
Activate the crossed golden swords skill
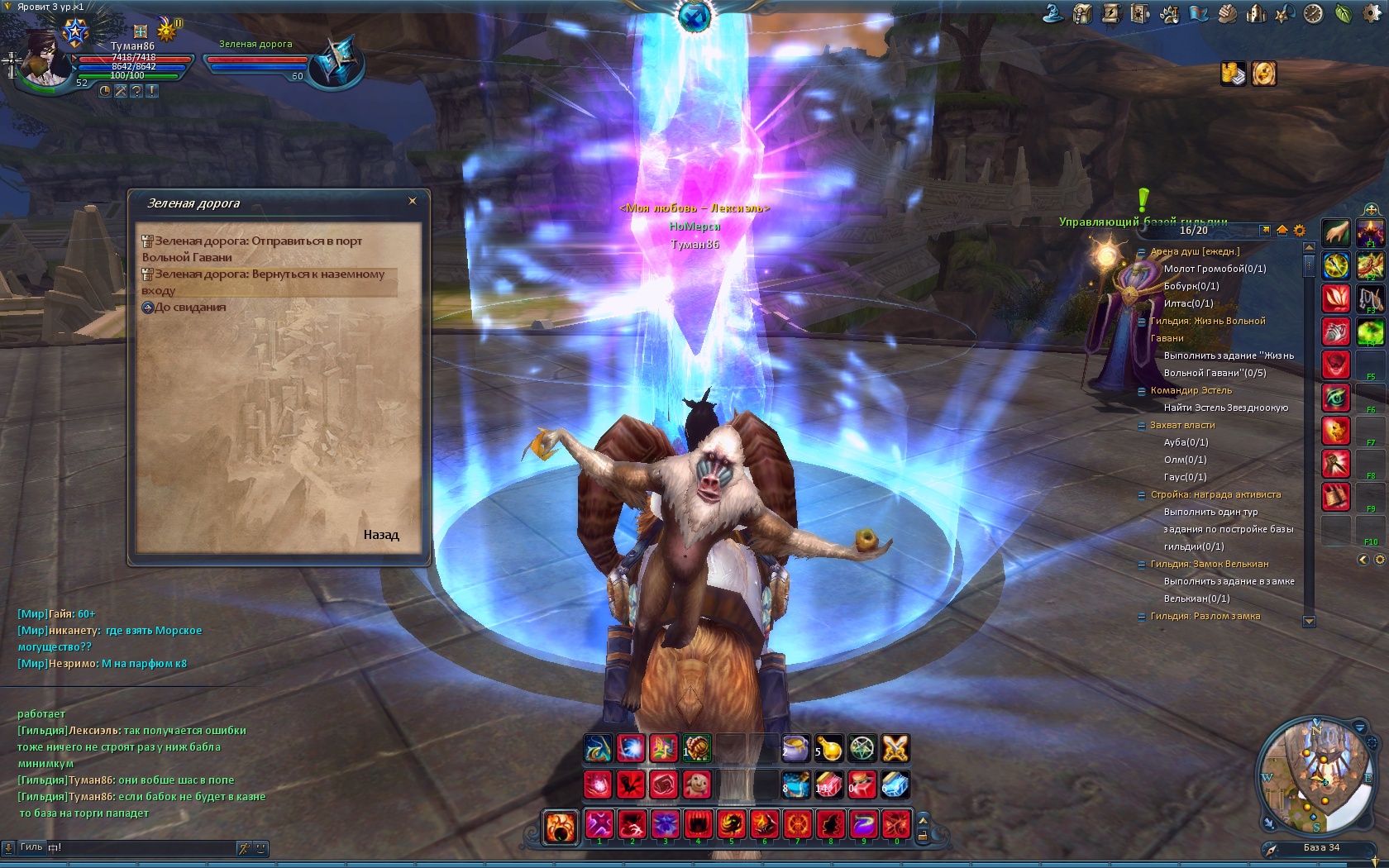895,749
